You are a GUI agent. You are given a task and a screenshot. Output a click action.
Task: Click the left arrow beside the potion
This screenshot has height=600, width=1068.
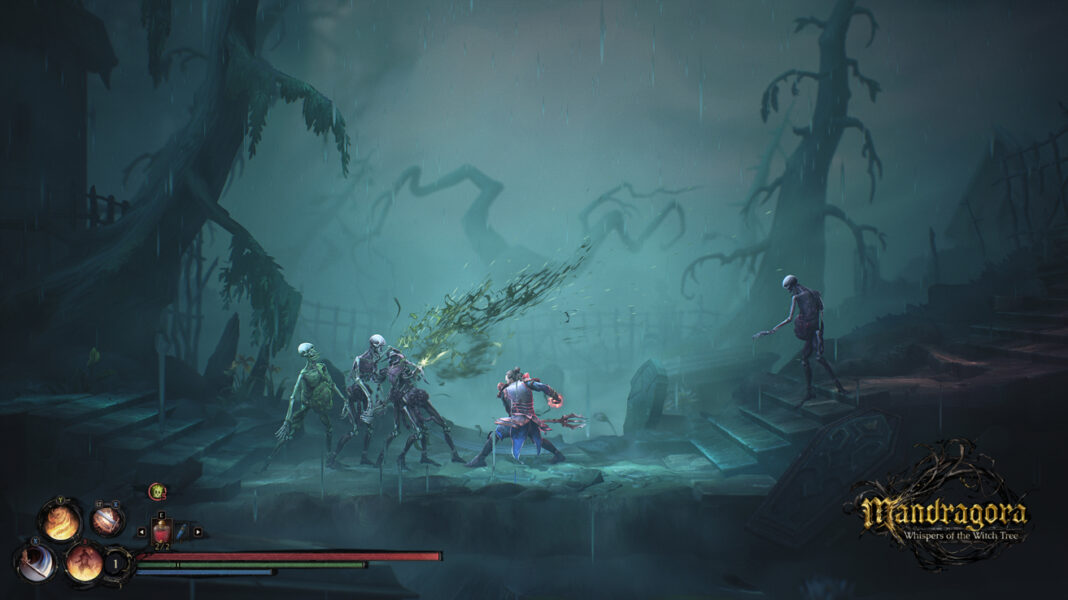pos(140,532)
